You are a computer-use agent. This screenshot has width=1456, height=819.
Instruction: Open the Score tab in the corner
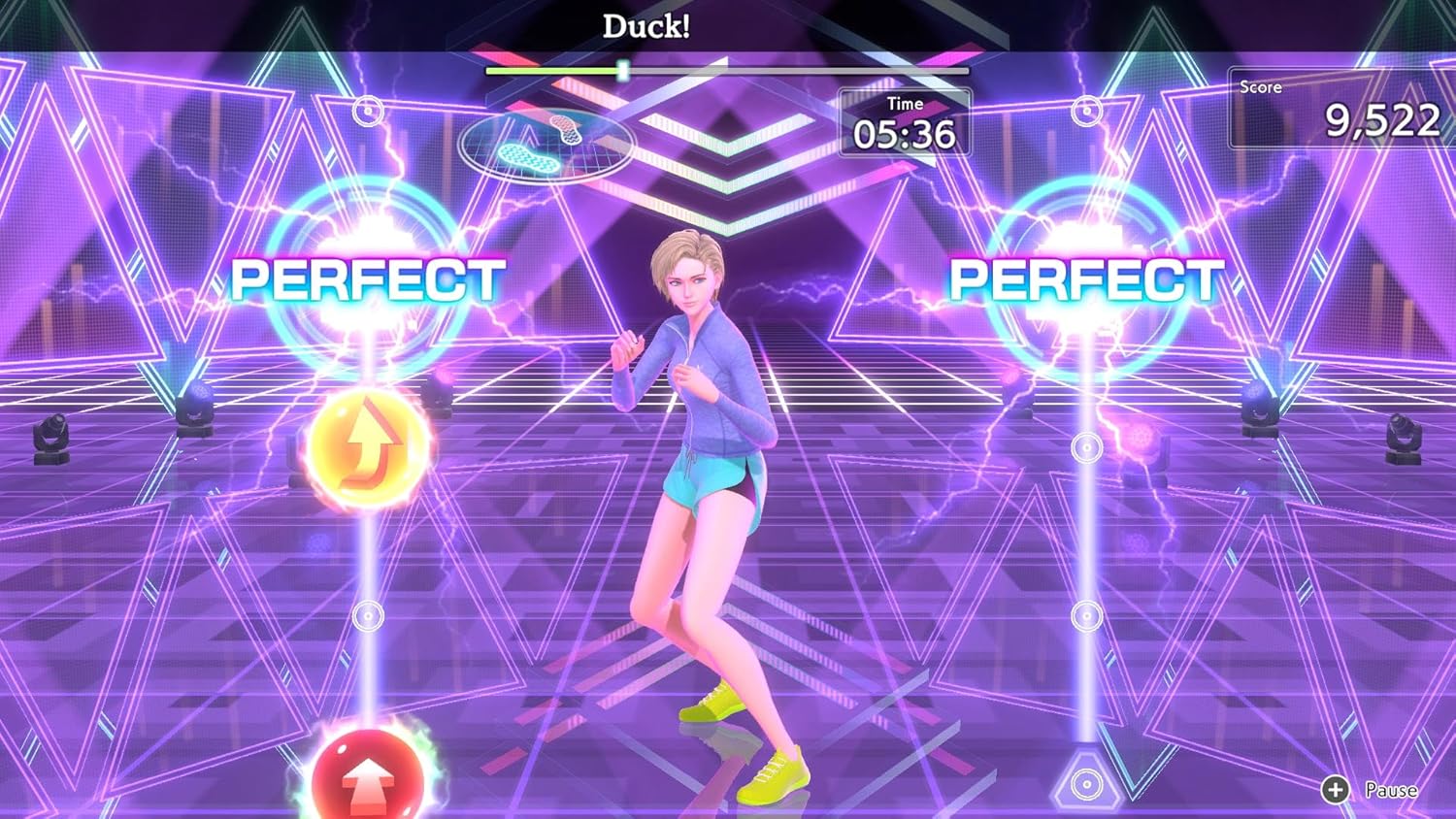1260,86
